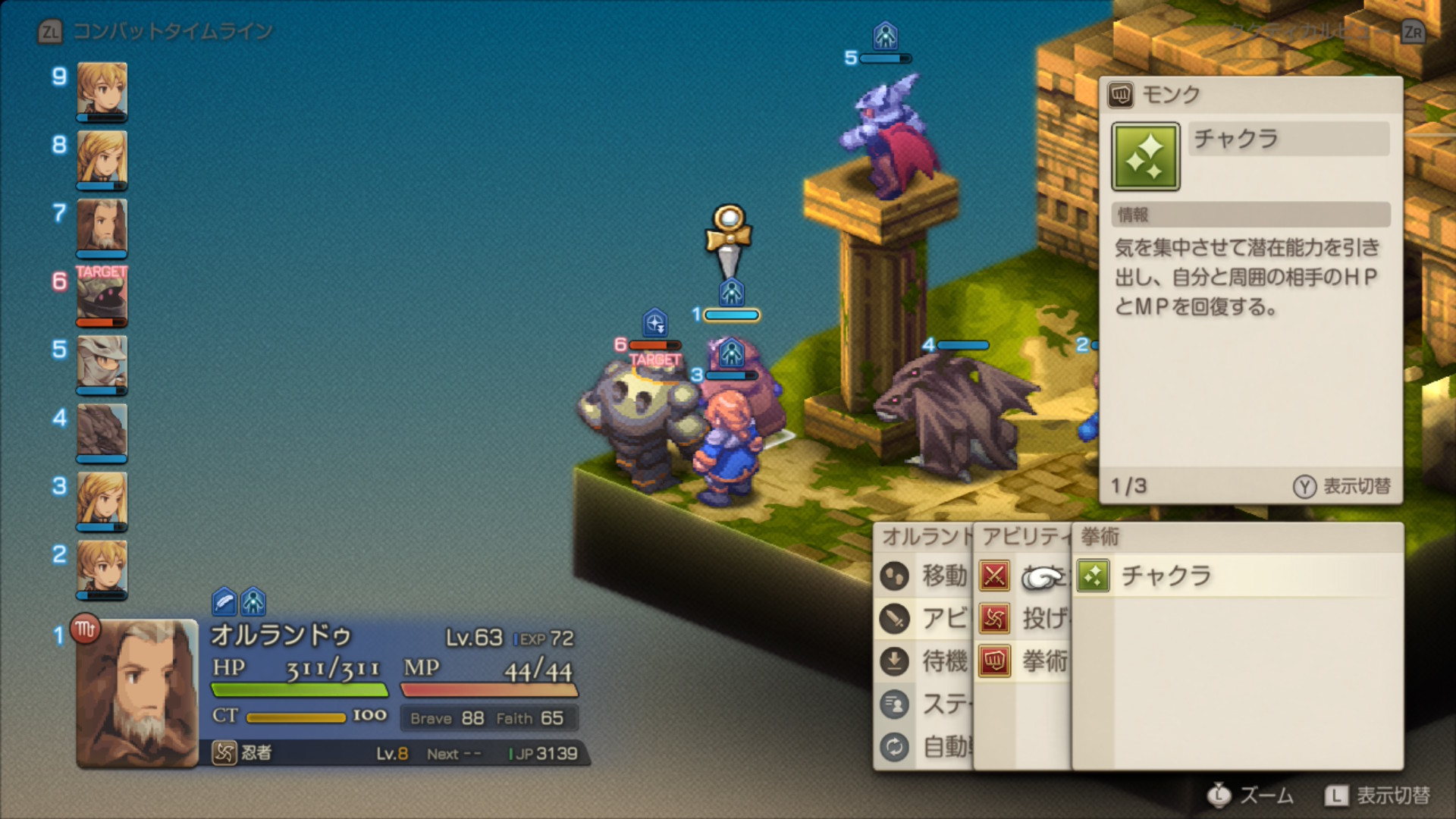Screen dimensions: 1456x819
Task: Open the 待機 wait command
Action: click(x=927, y=661)
